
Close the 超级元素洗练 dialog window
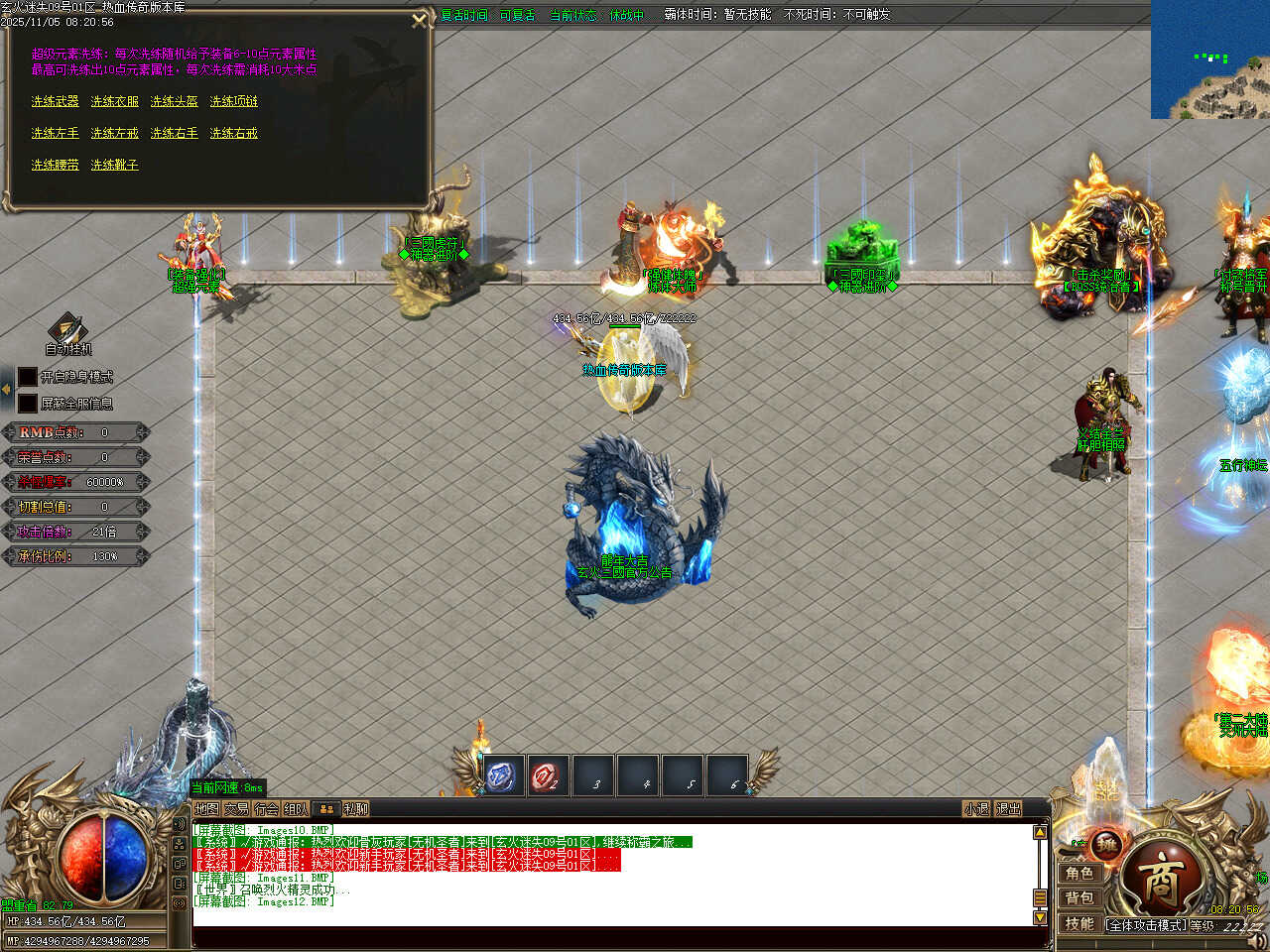tap(420, 20)
